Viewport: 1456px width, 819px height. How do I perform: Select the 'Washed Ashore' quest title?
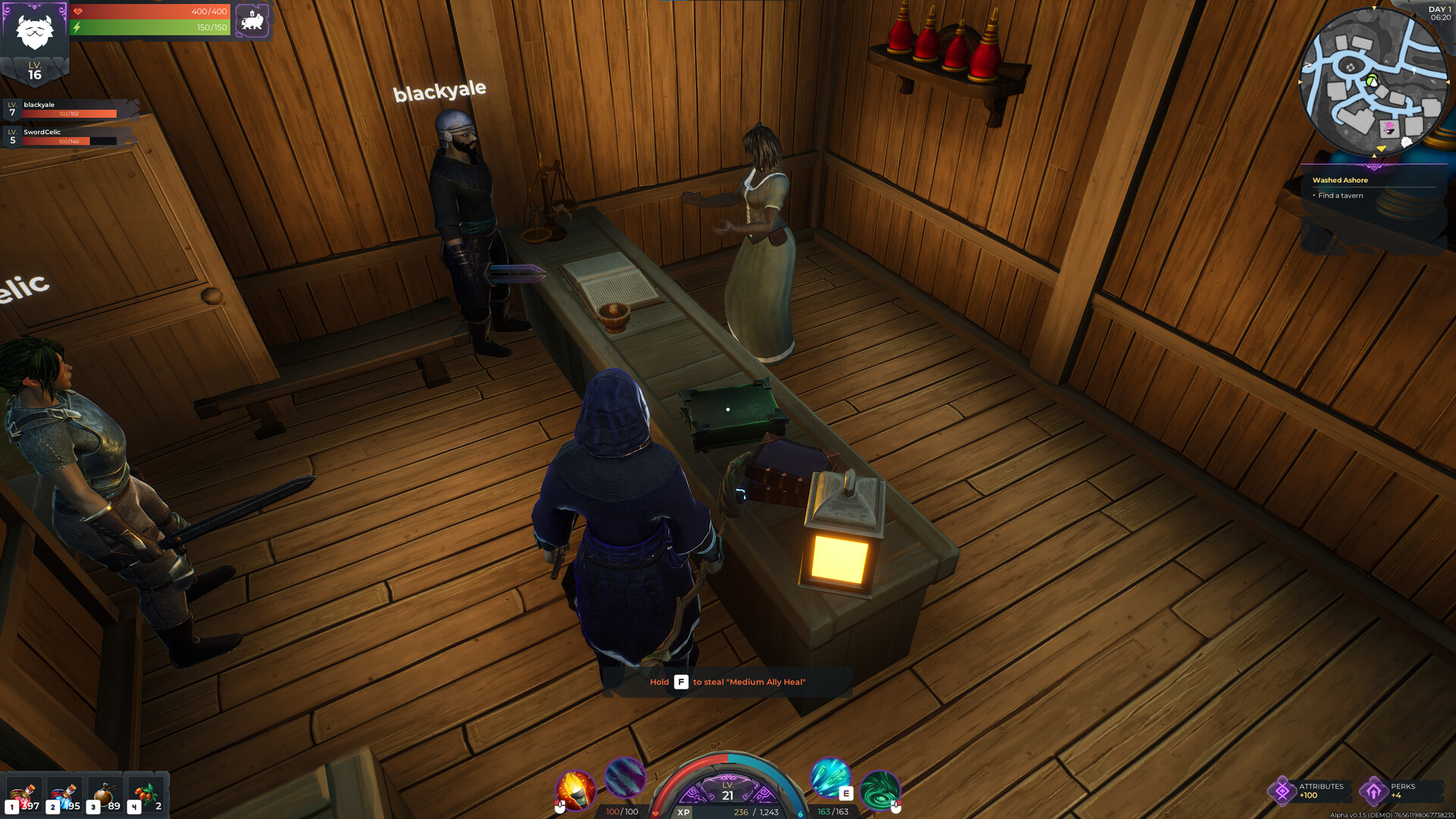1340,180
